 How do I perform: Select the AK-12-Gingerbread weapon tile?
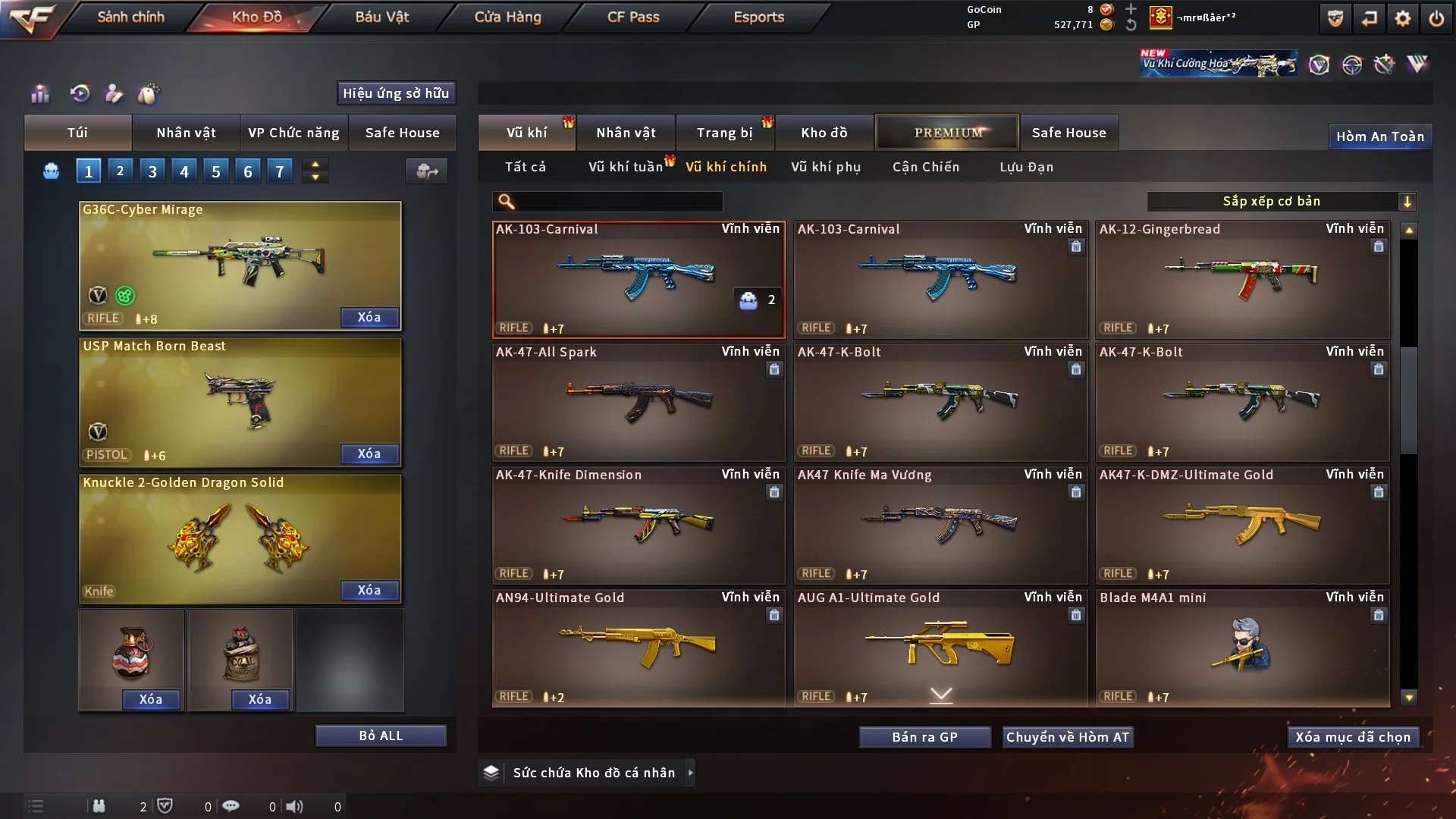tap(1242, 279)
